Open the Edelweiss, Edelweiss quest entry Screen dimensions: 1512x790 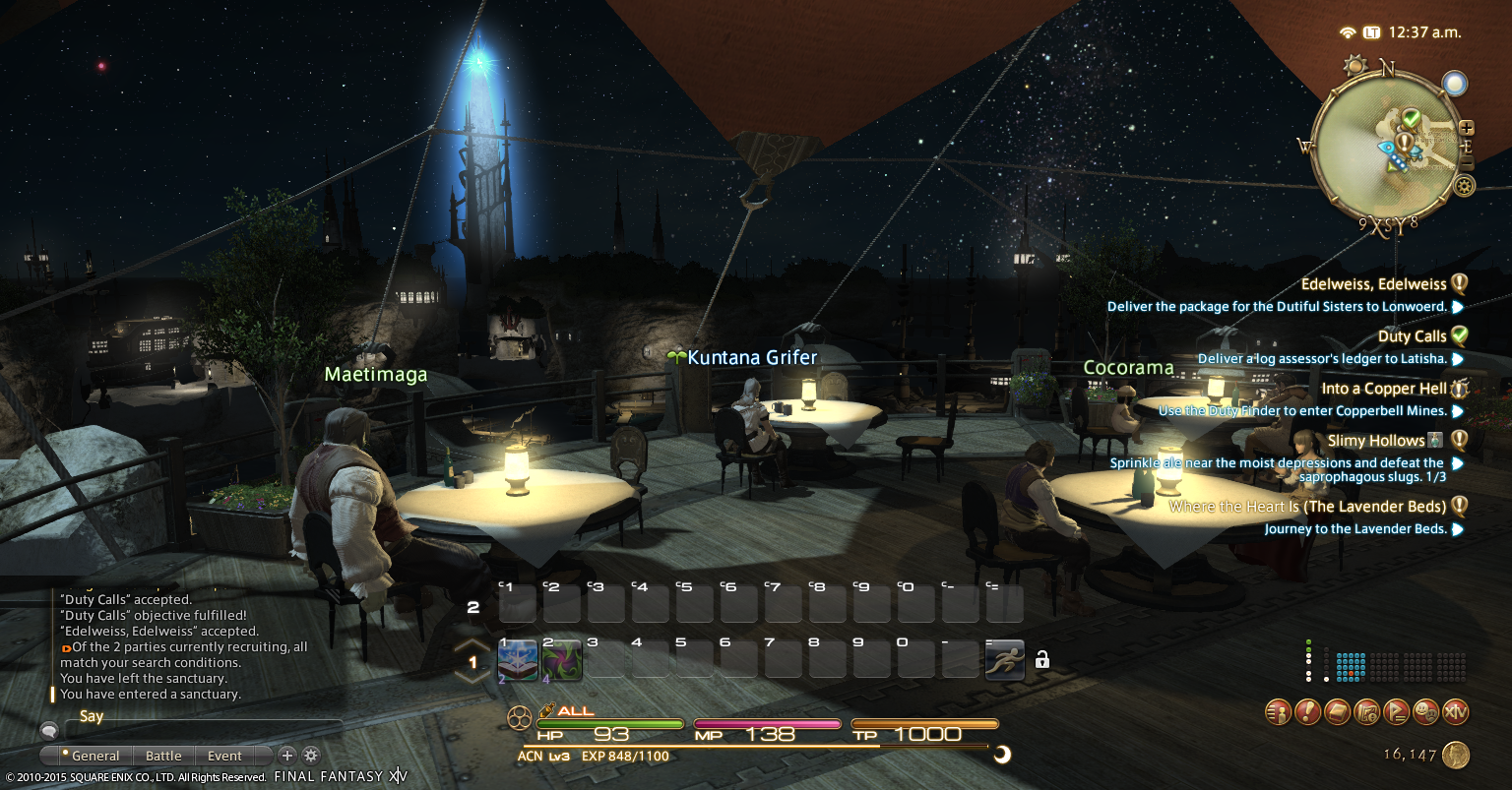click(1373, 284)
